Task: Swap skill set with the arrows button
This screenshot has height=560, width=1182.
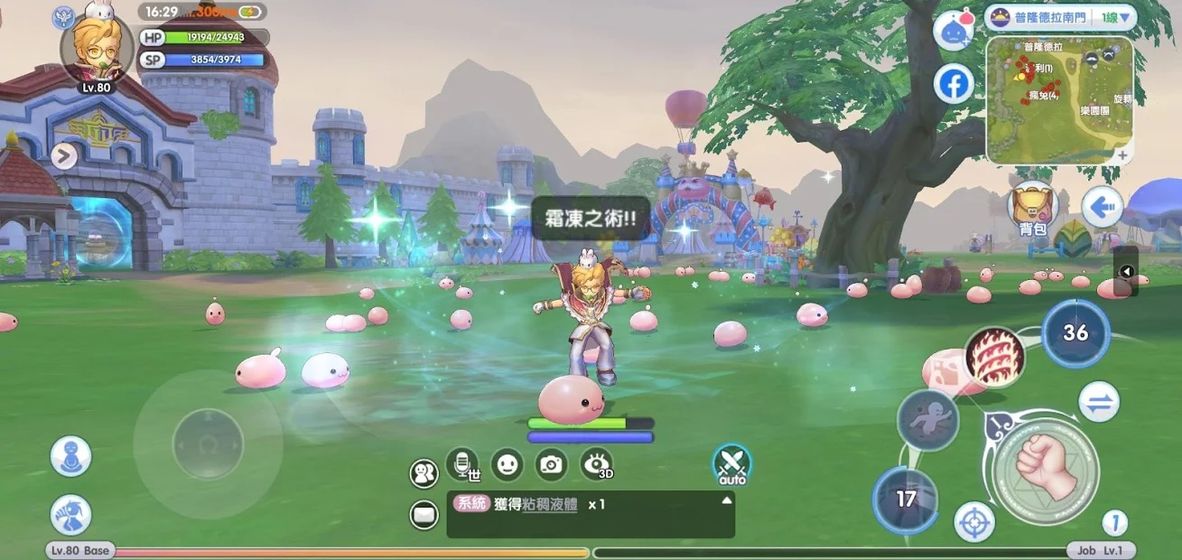Action: (1099, 402)
